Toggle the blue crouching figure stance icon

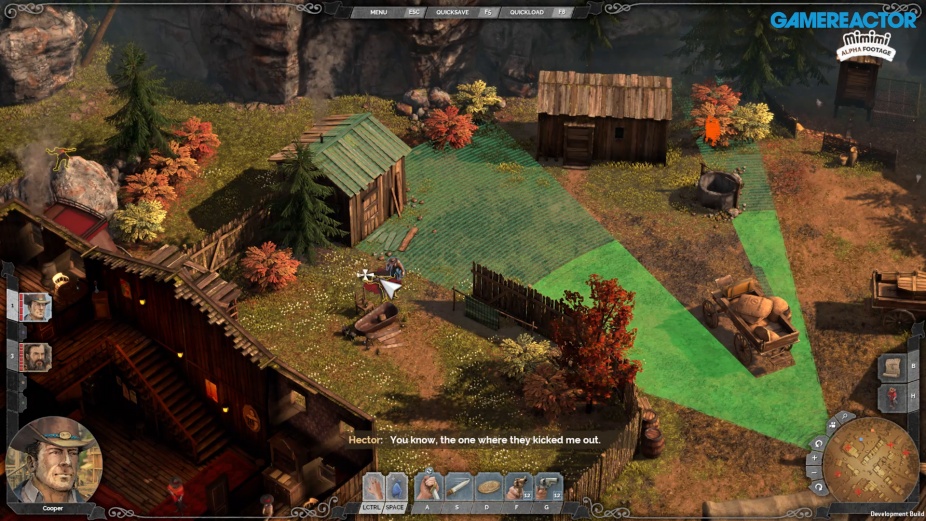(x=396, y=487)
